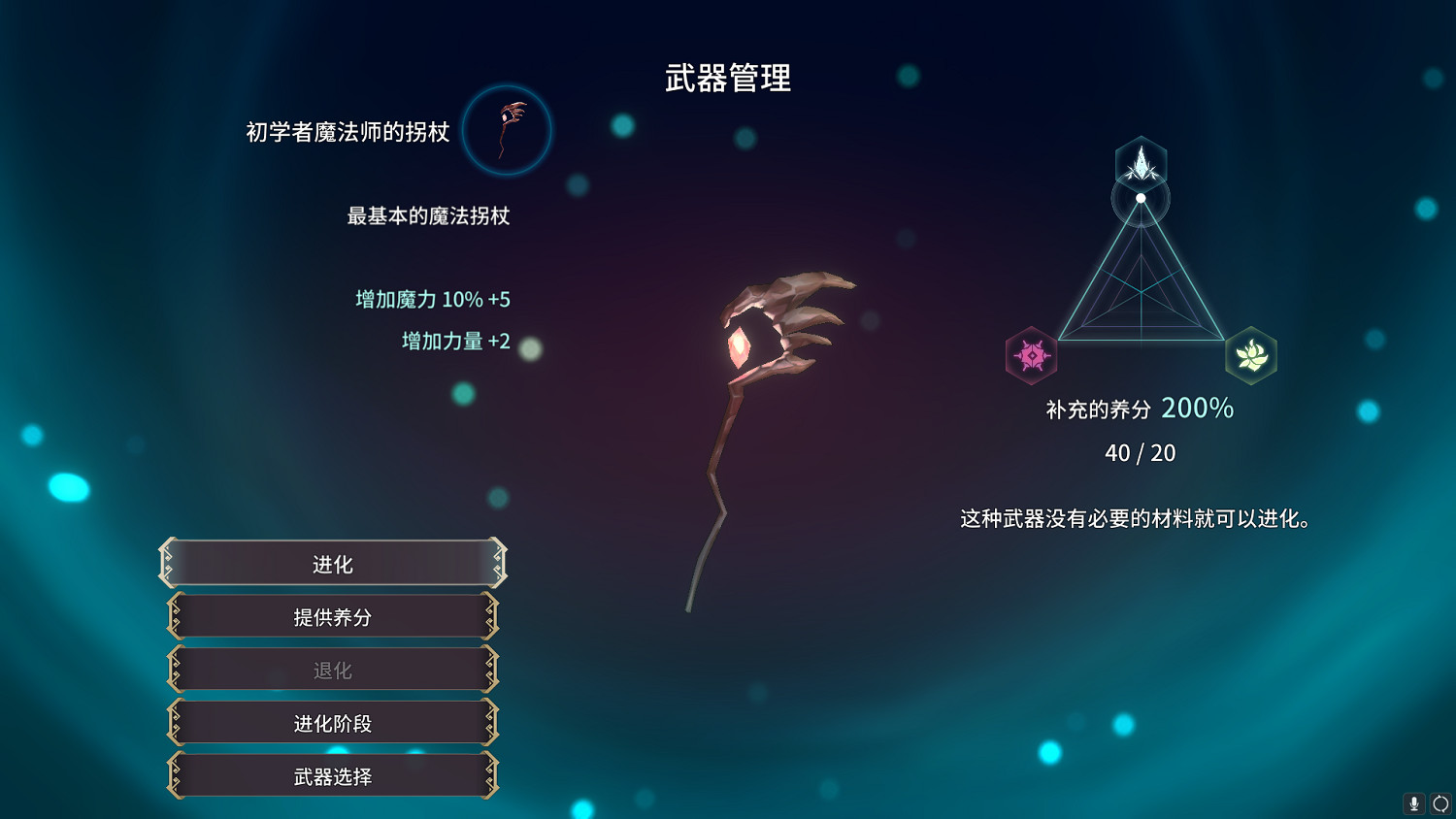Viewport: 1456px width, 819px height.
Task: Click the beginner mage staff weapon thumbnail
Action: click(x=507, y=130)
